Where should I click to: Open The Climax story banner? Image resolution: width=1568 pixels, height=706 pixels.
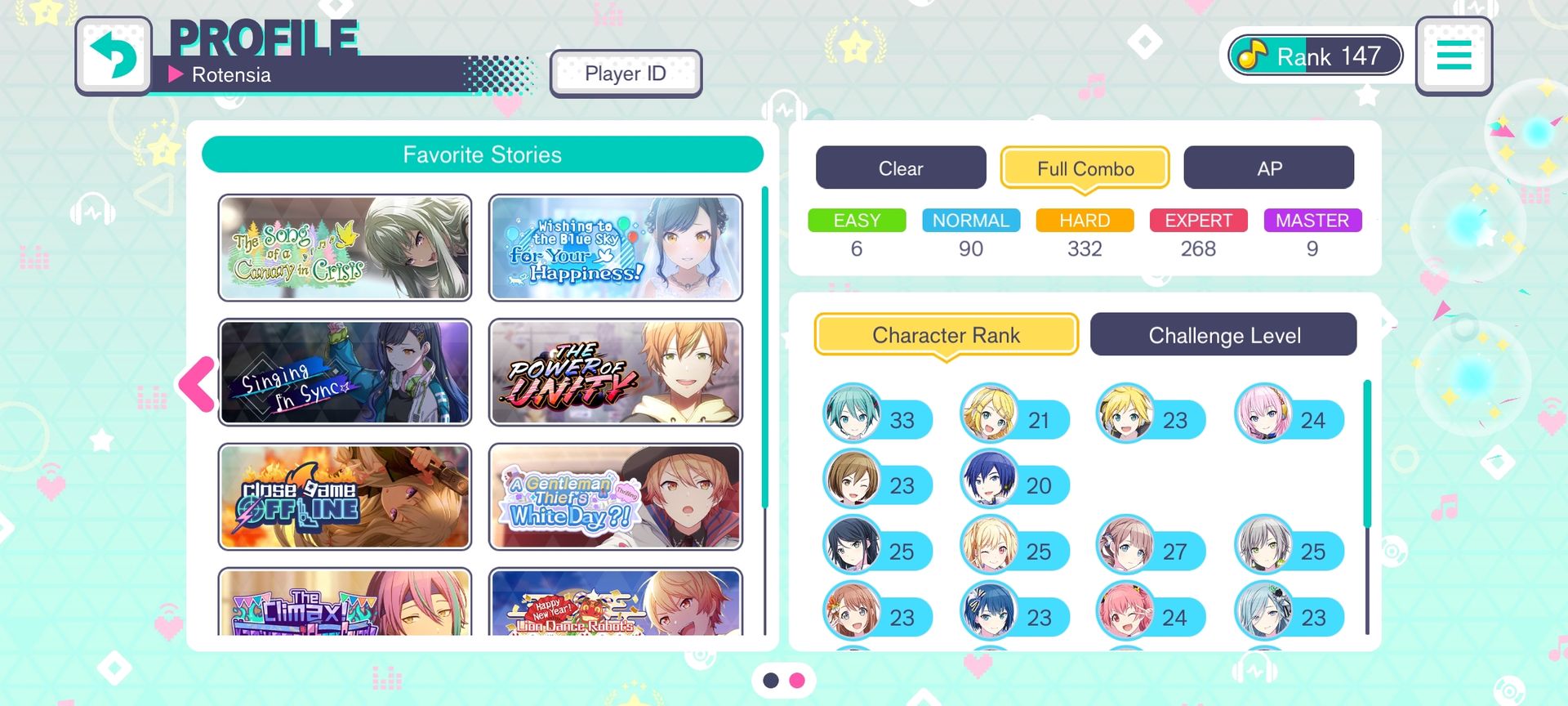[x=345, y=603]
